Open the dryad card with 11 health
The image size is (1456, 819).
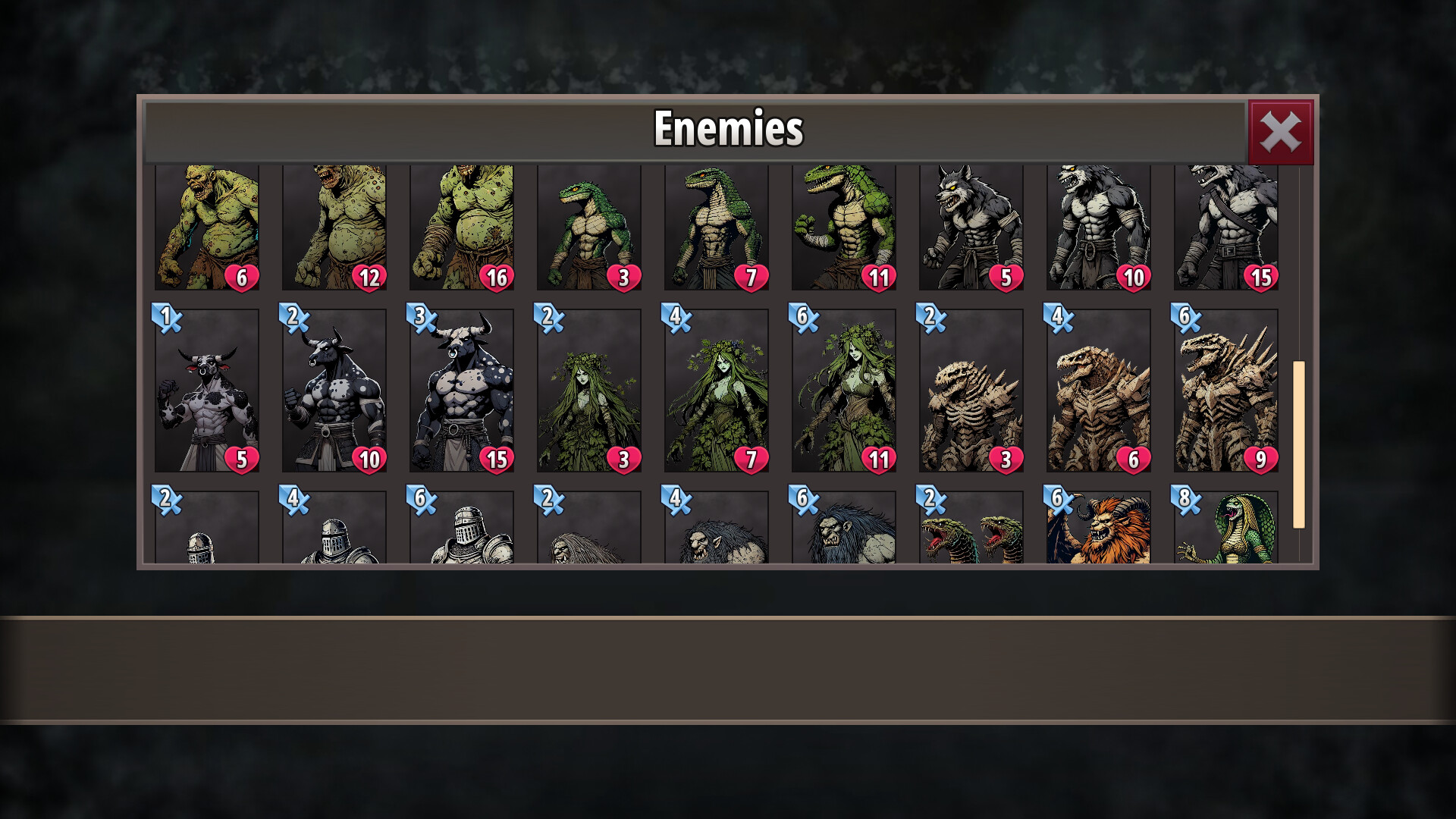(844, 391)
